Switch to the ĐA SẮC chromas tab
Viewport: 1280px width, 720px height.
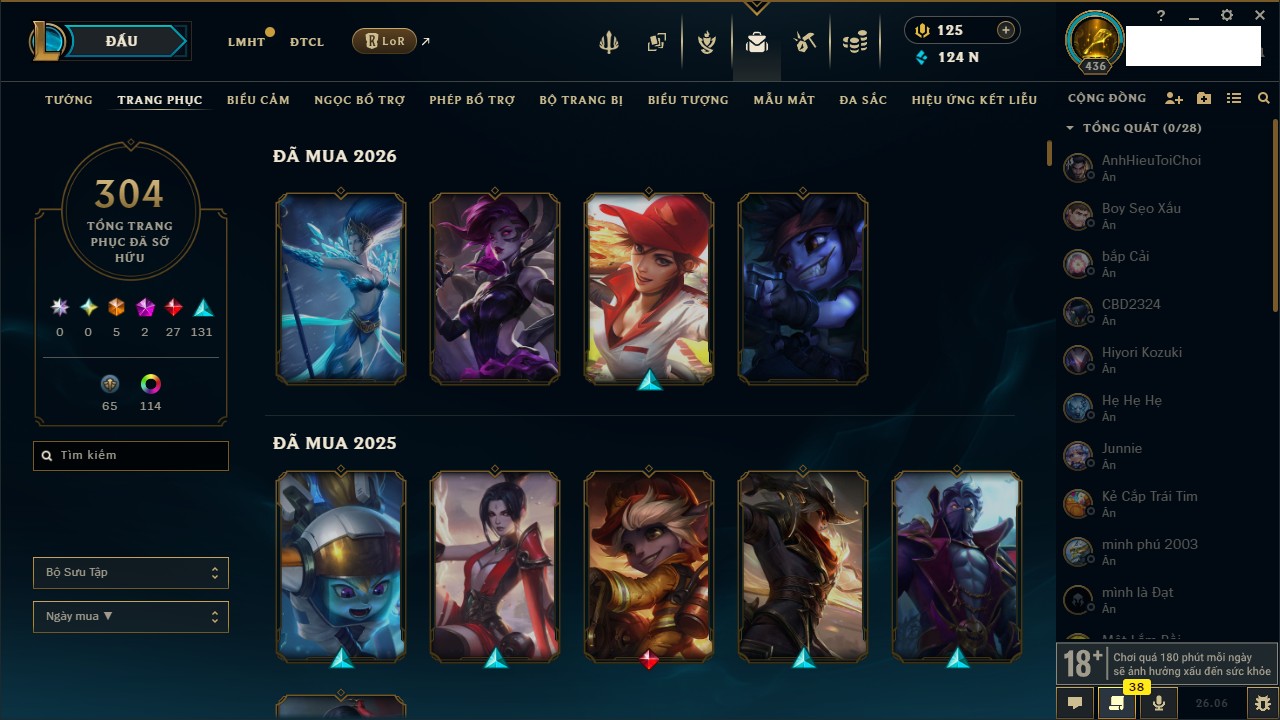[x=863, y=100]
